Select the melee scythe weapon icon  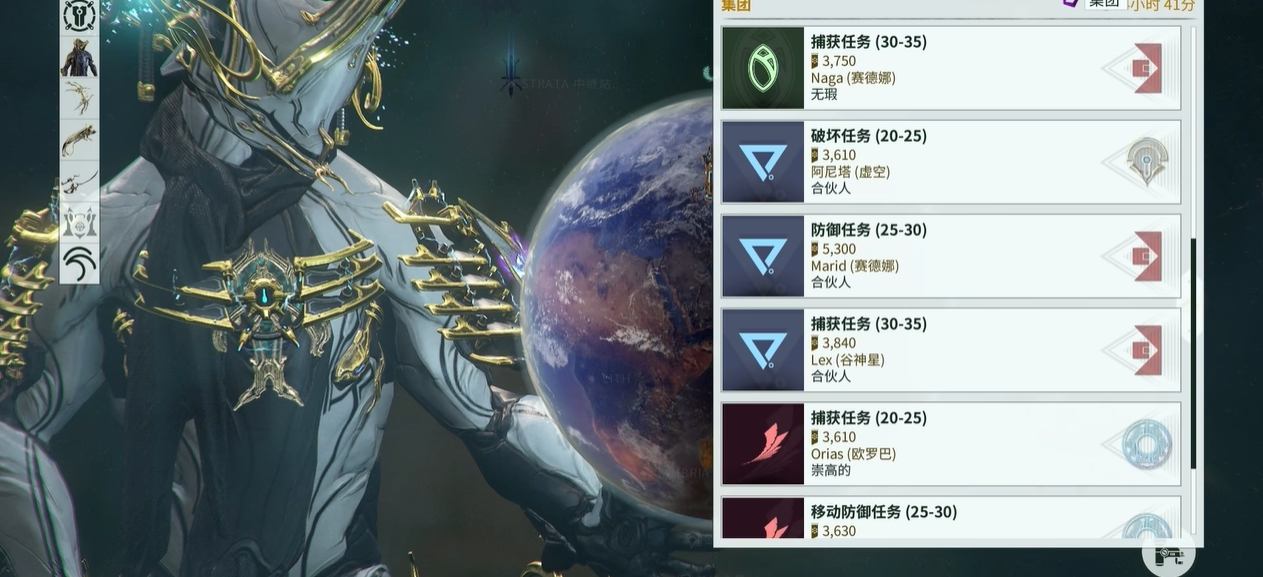coord(79,181)
